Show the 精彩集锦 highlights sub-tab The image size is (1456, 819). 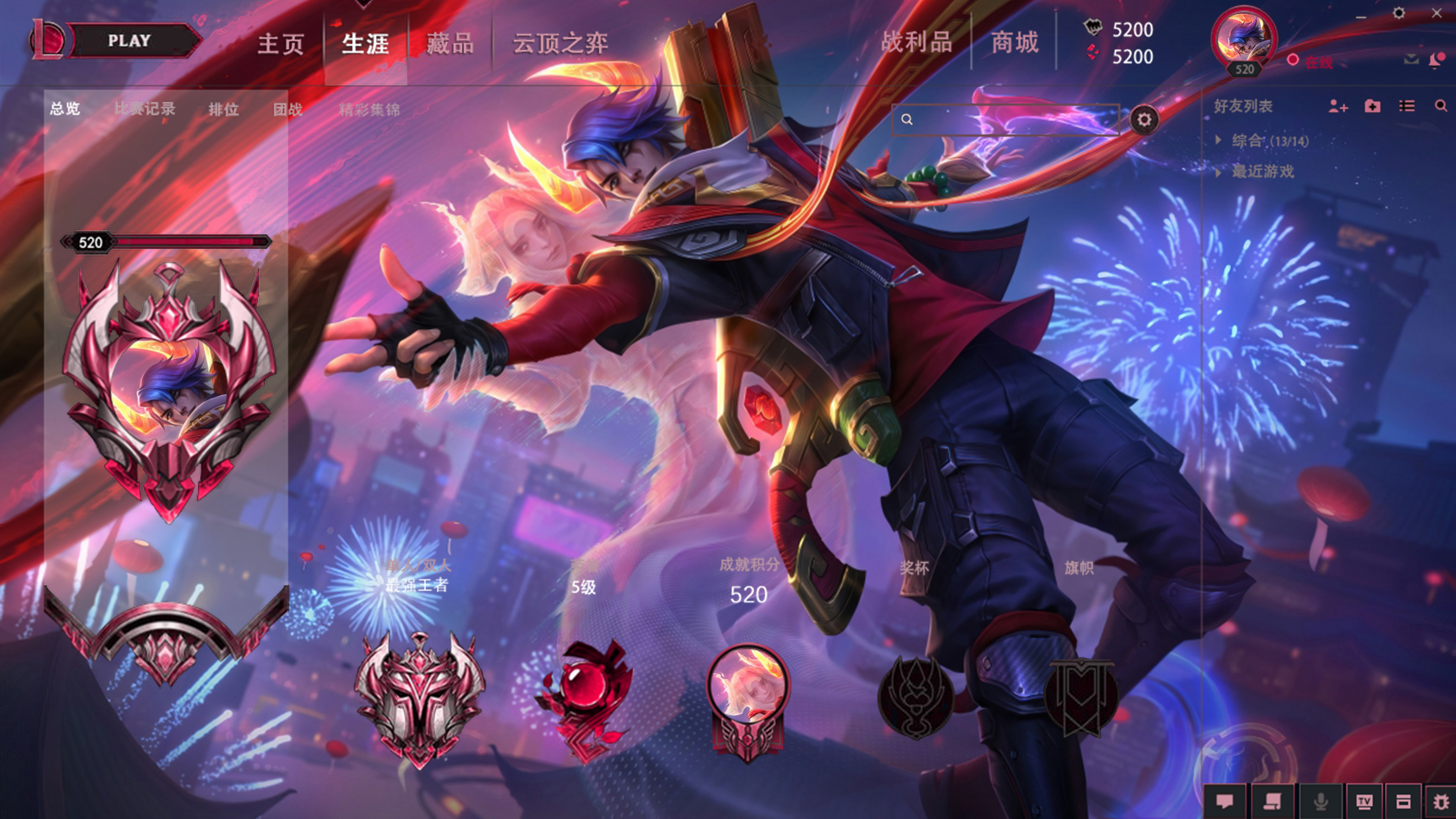(x=369, y=109)
